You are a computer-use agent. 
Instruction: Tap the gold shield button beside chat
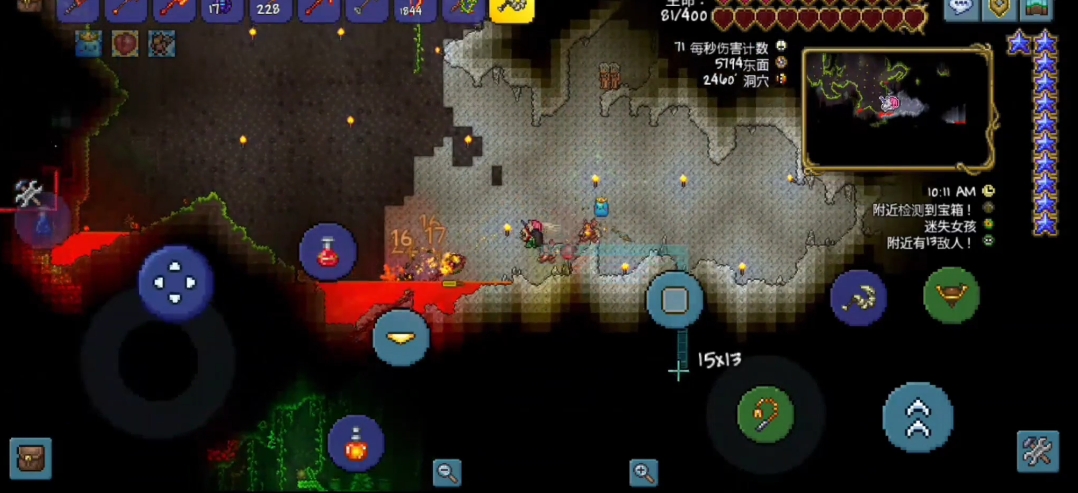tap(999, 9)
